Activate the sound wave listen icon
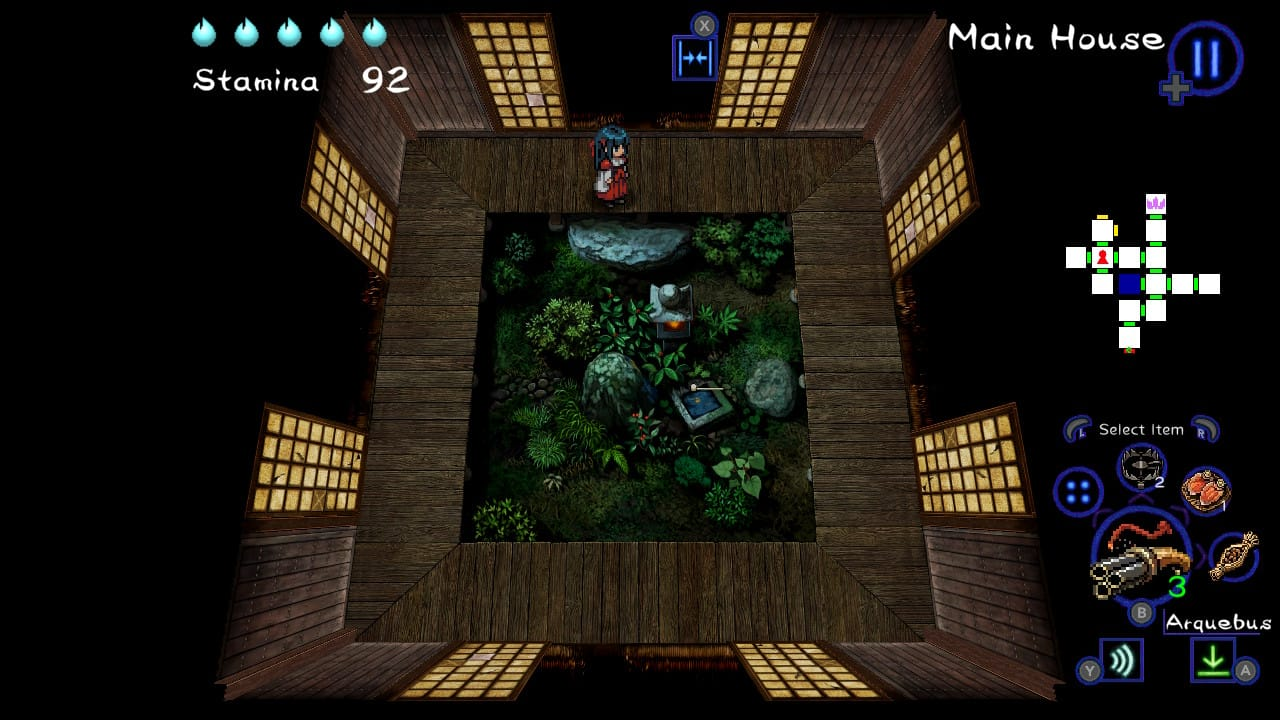1280x720 pixels. tap(1121, 660)
